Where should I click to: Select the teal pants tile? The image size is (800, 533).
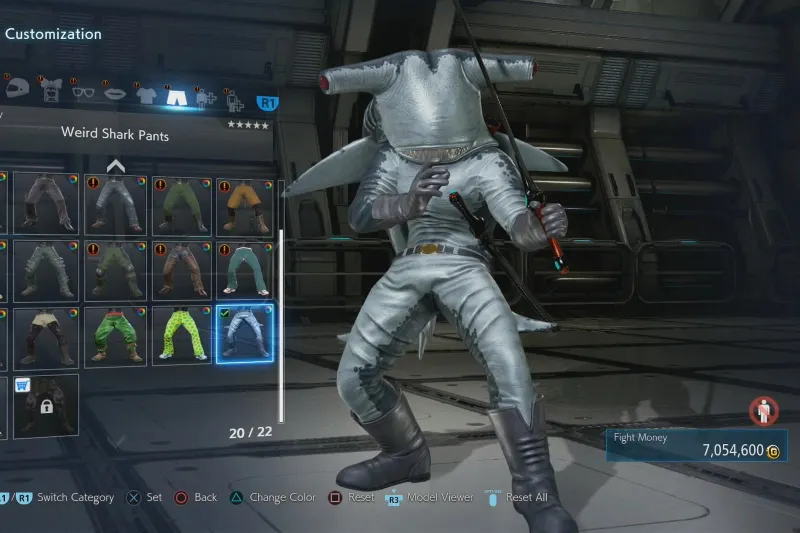pos(244,270)
